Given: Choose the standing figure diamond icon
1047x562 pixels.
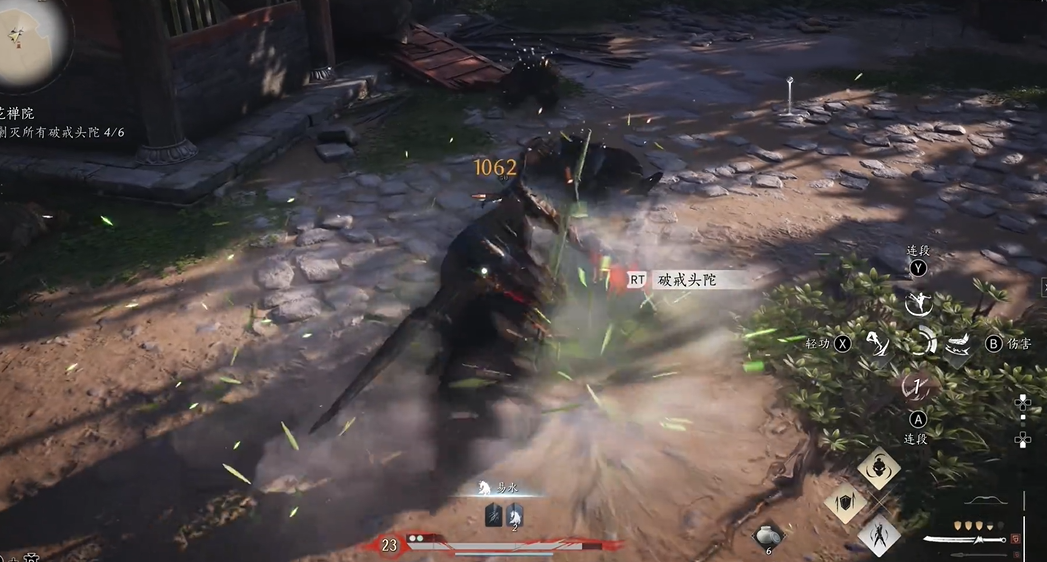Looking at the screenshot, I should (879, 534).
